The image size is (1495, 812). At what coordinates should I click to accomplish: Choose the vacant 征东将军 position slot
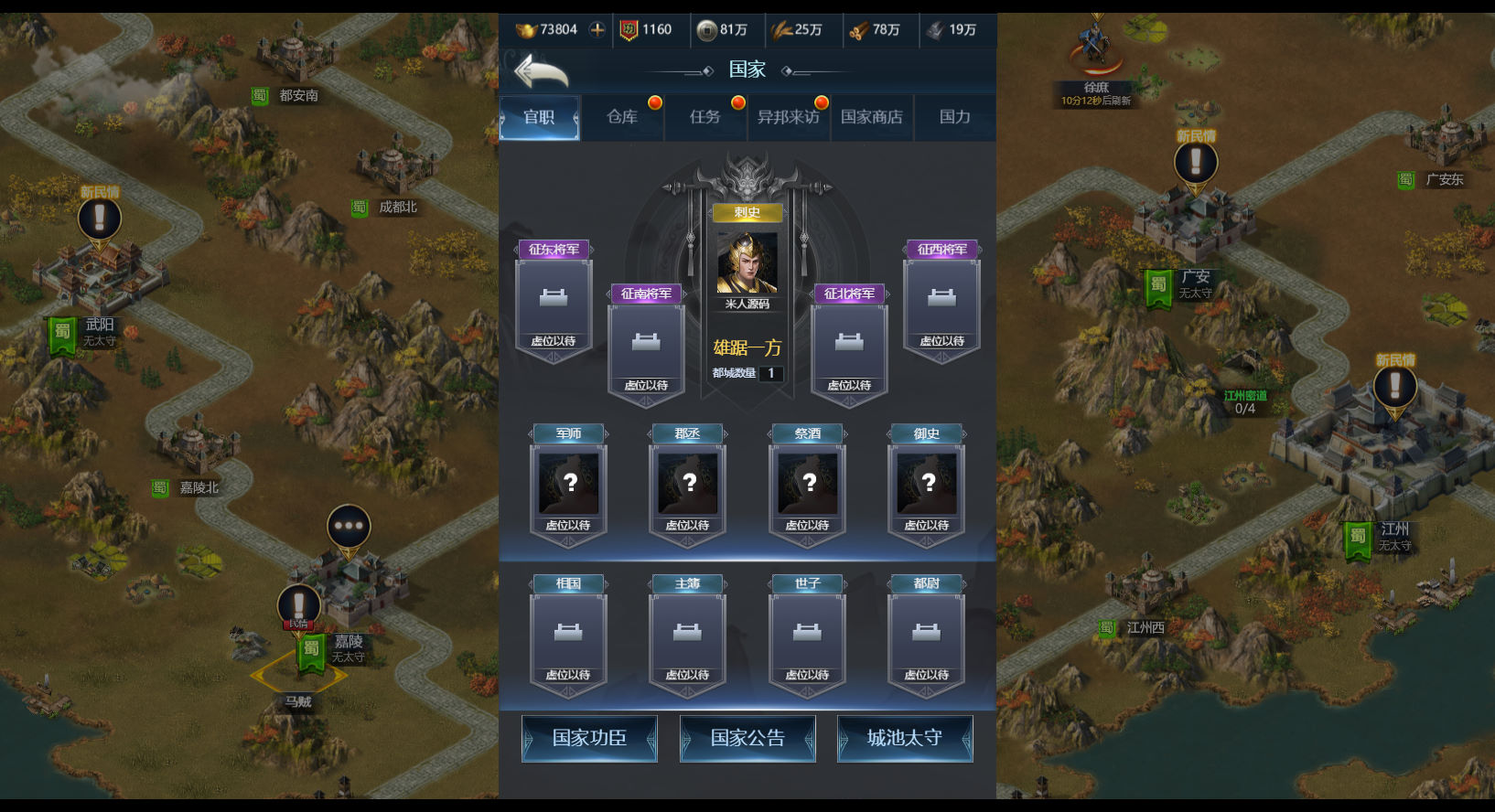[554, 303]
